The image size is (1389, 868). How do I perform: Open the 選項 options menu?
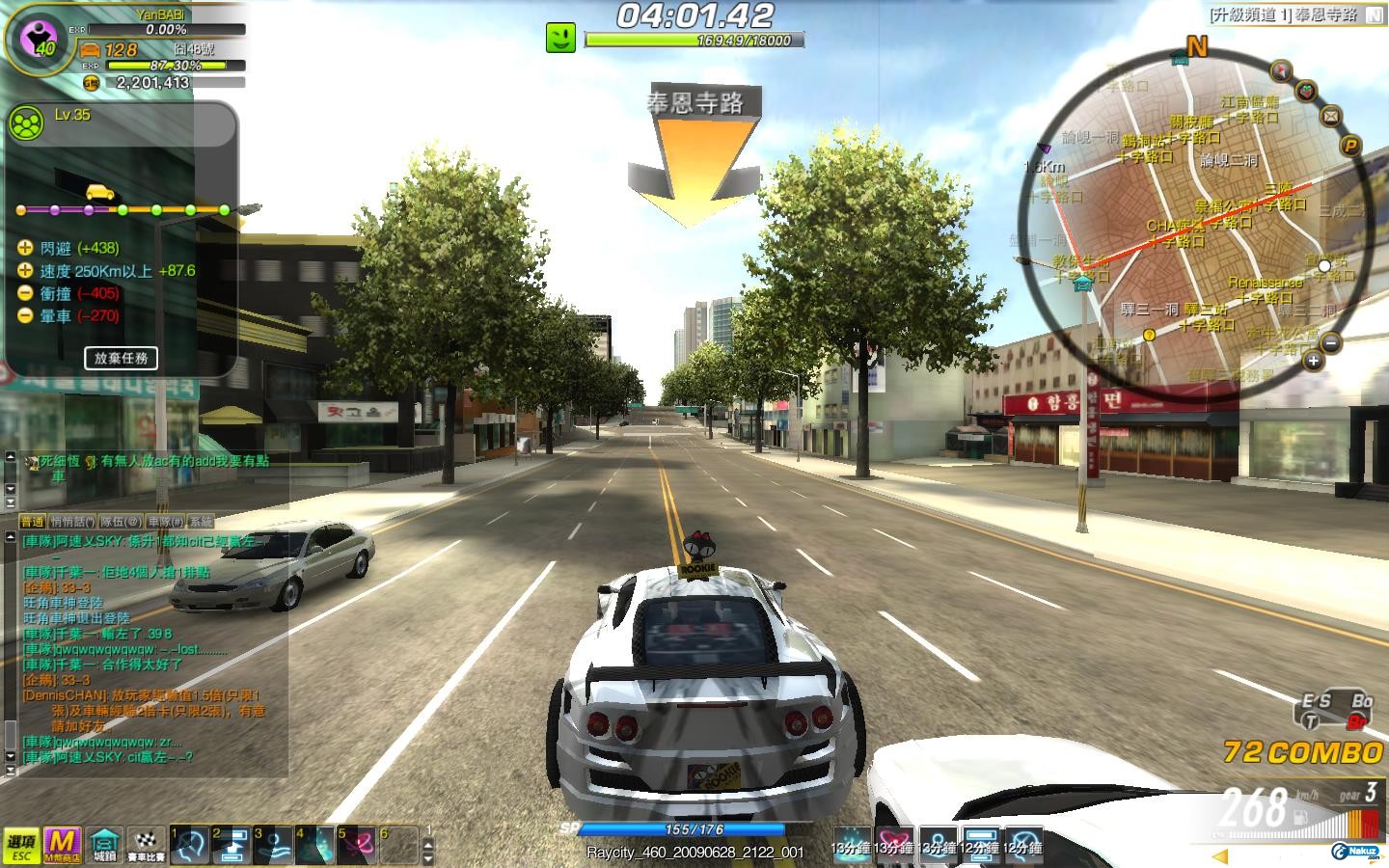coord(20,846)
